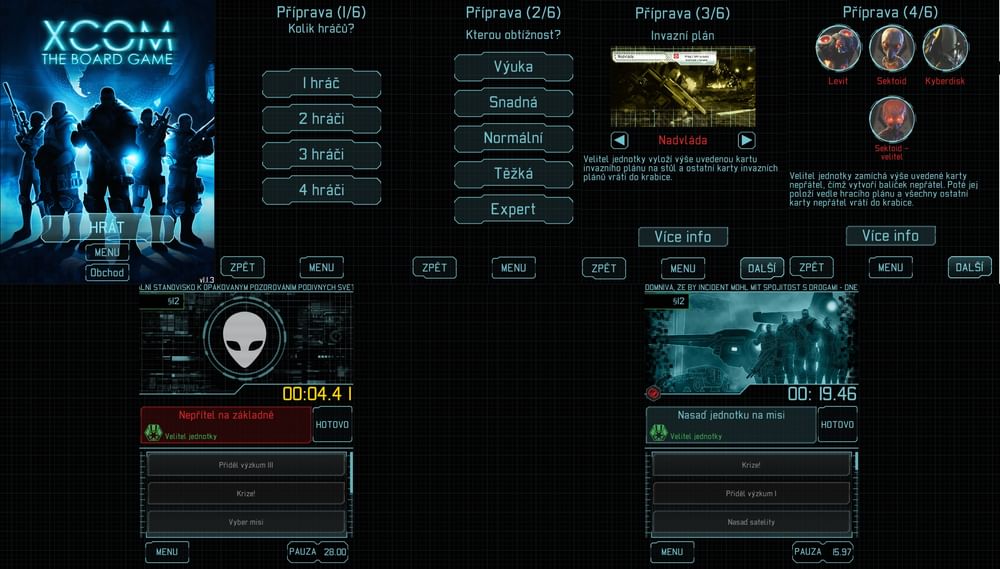This screenshot has width=1000, height=569.
Task: Pick the 3 hráči option
Action: 321,155
